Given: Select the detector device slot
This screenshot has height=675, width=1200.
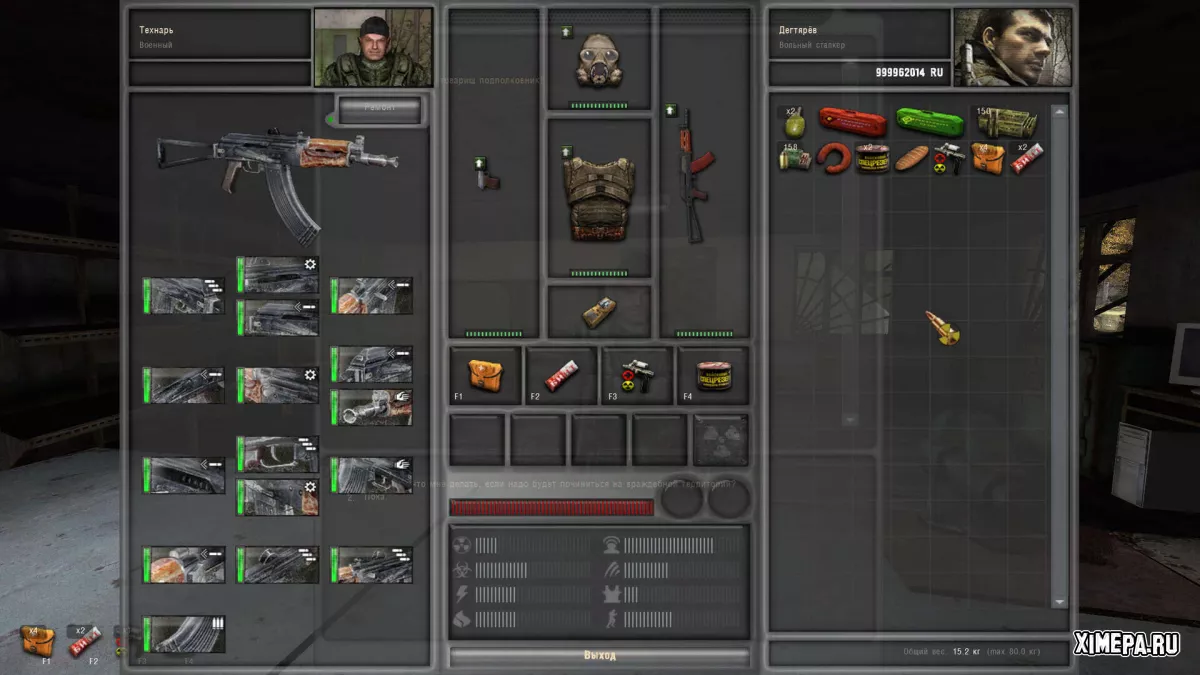Looking at the screenshot, I should pyautogui.click(x=599, y=311).
